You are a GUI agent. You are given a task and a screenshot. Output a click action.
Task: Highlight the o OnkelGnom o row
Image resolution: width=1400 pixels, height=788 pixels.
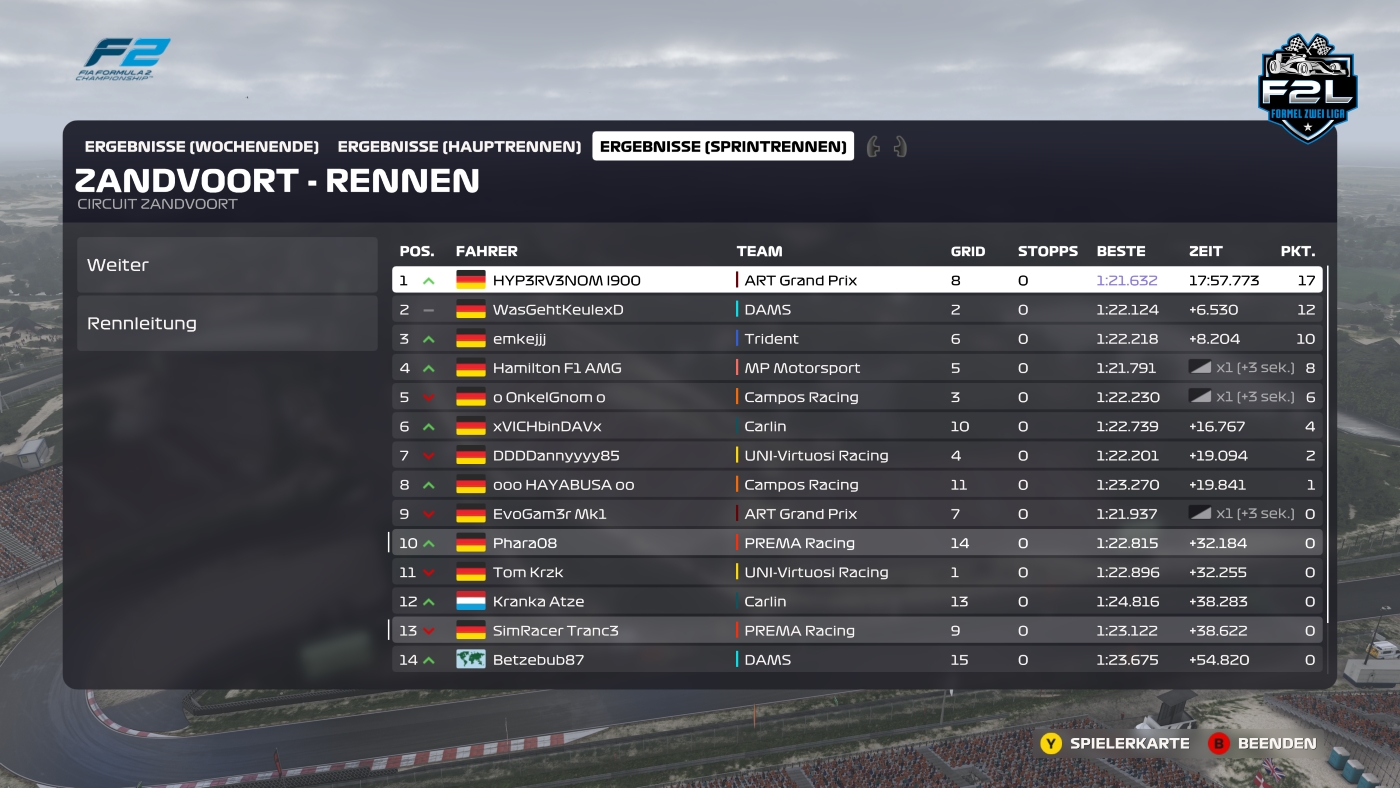click(x=857, y=397)
